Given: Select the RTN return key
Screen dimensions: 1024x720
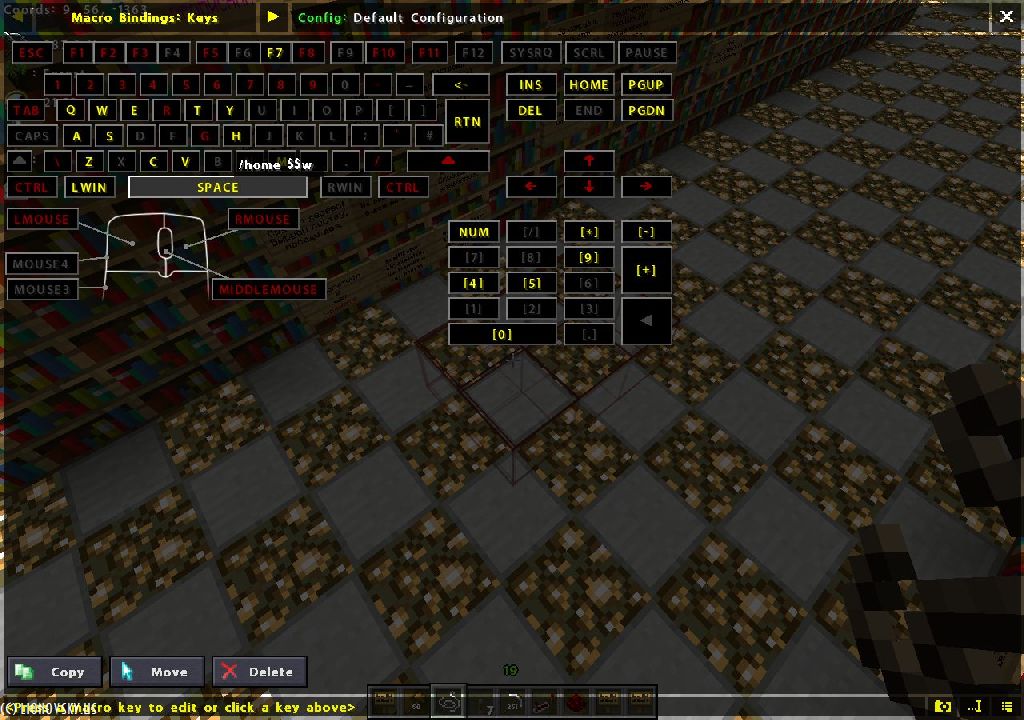Looking at the screenshot, I should tap(467, 121).
